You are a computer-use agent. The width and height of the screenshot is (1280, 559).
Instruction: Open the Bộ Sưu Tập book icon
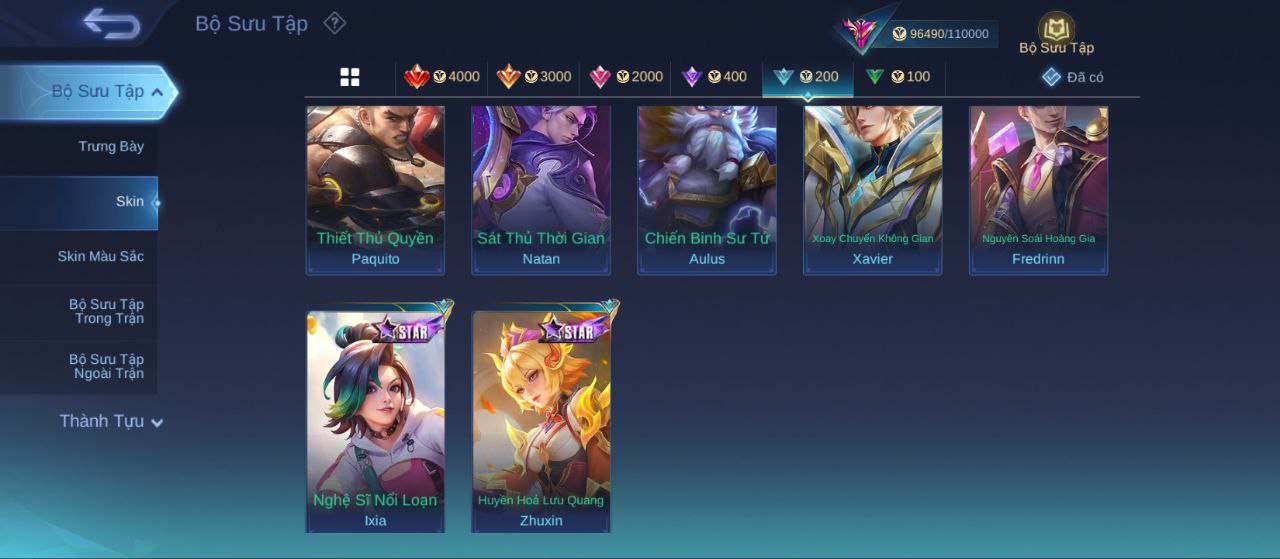(x=1056, y=33)
